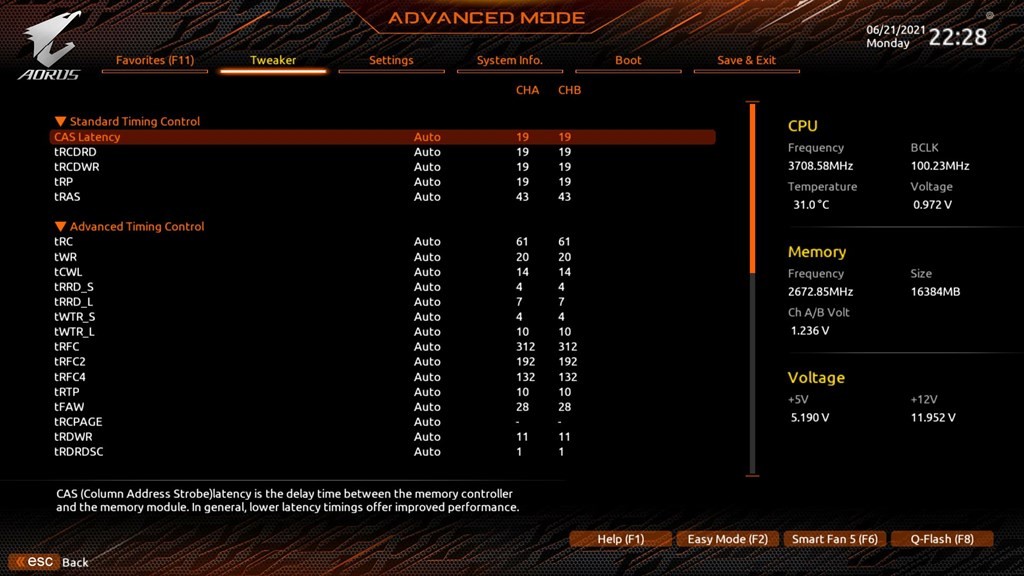Open Smart Fan 5 (F6)
Image resolution: width=1024 pixels, height=576 pixels.
tap(834, 539)
